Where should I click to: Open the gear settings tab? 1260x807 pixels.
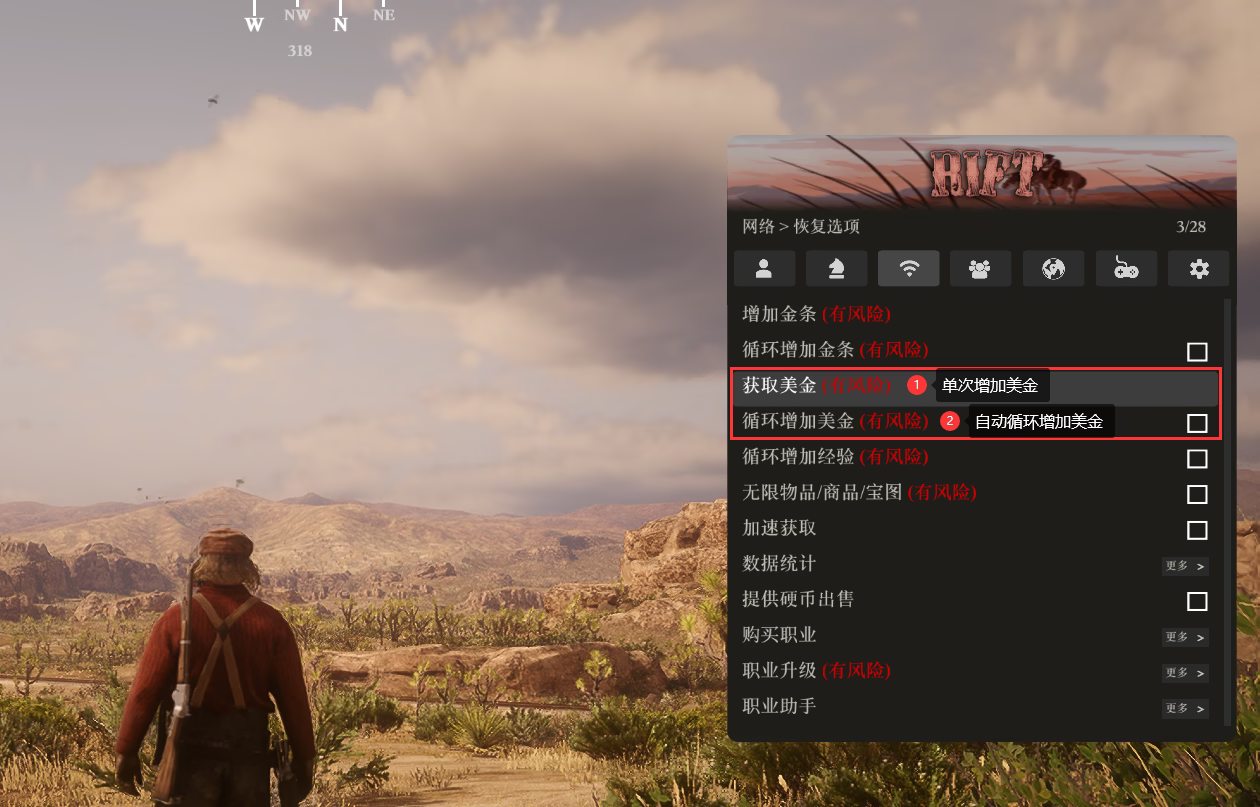1198,268
